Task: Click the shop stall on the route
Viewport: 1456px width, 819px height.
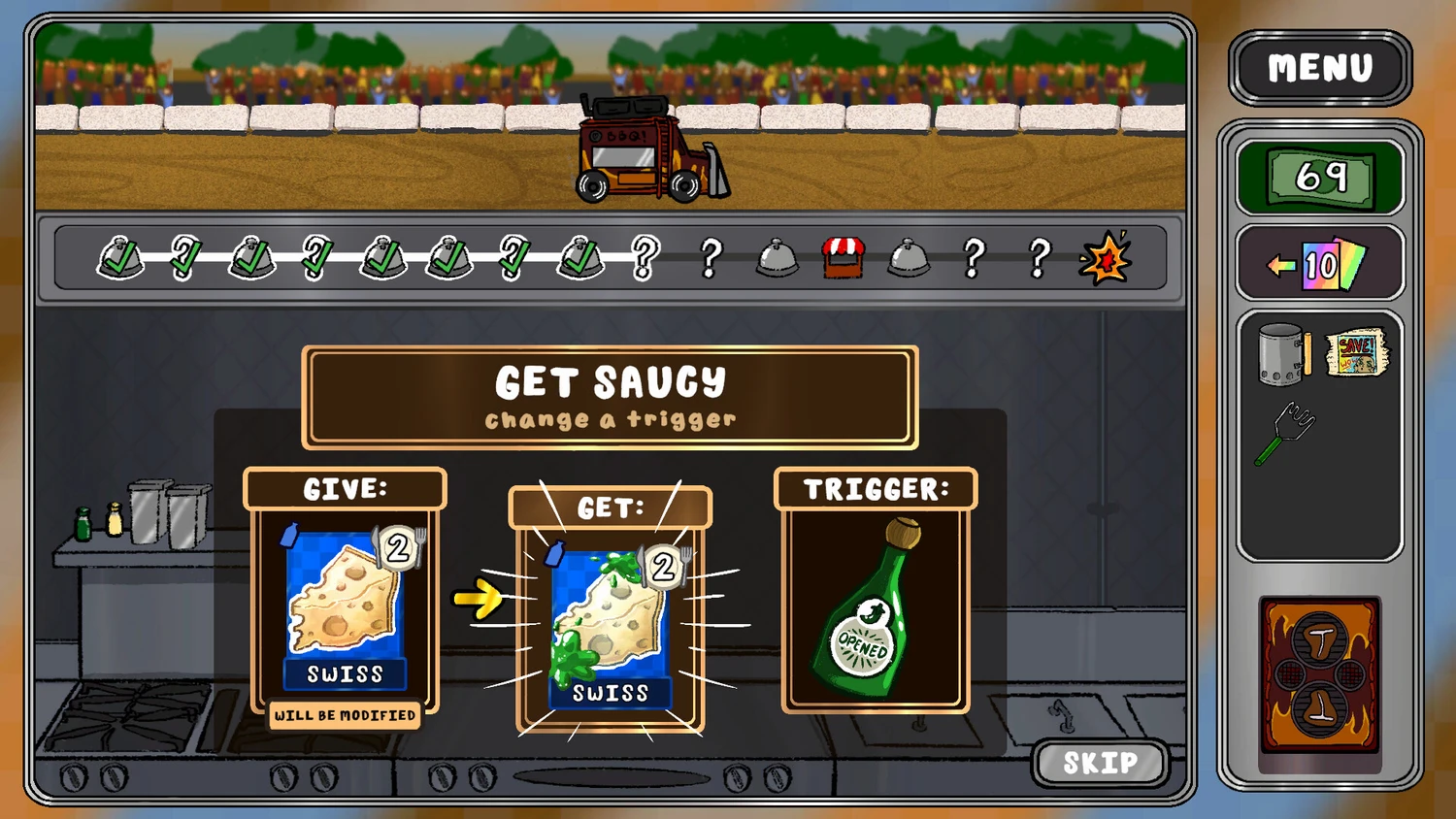Action: pyautogui.click(x=843, y=258)
